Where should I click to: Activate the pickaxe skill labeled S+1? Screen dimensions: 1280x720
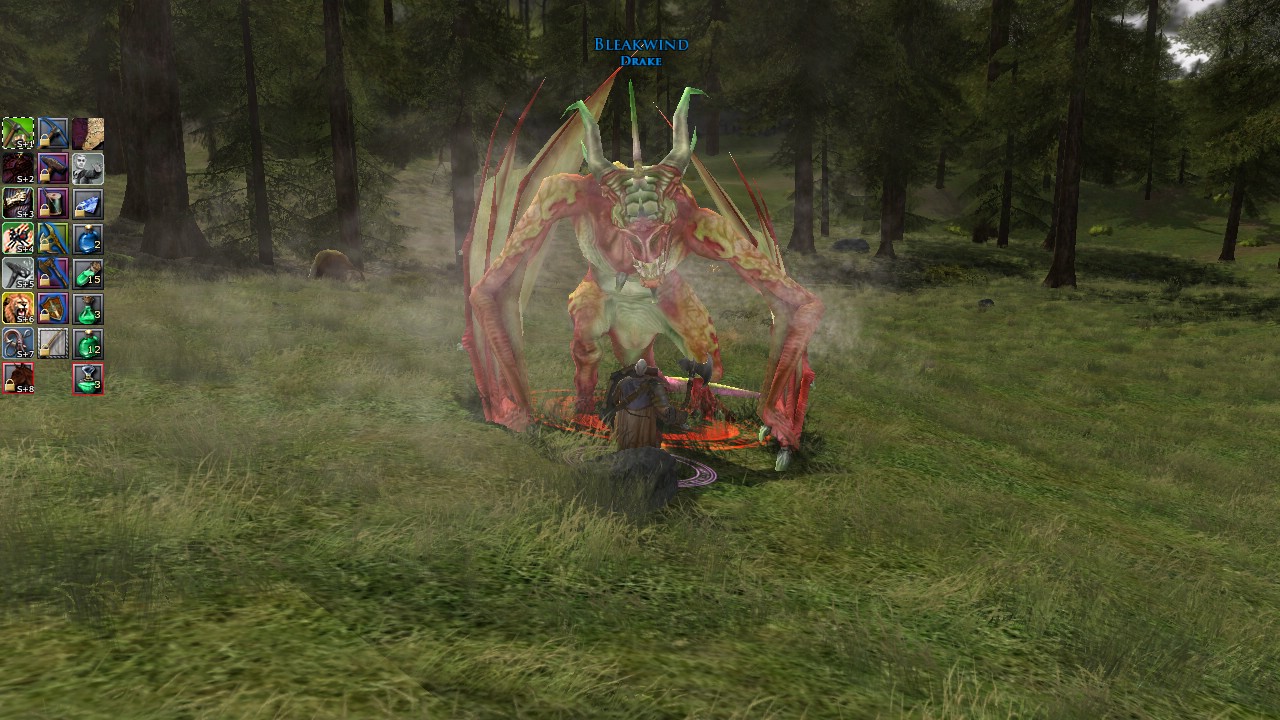[x=18, y=133]
